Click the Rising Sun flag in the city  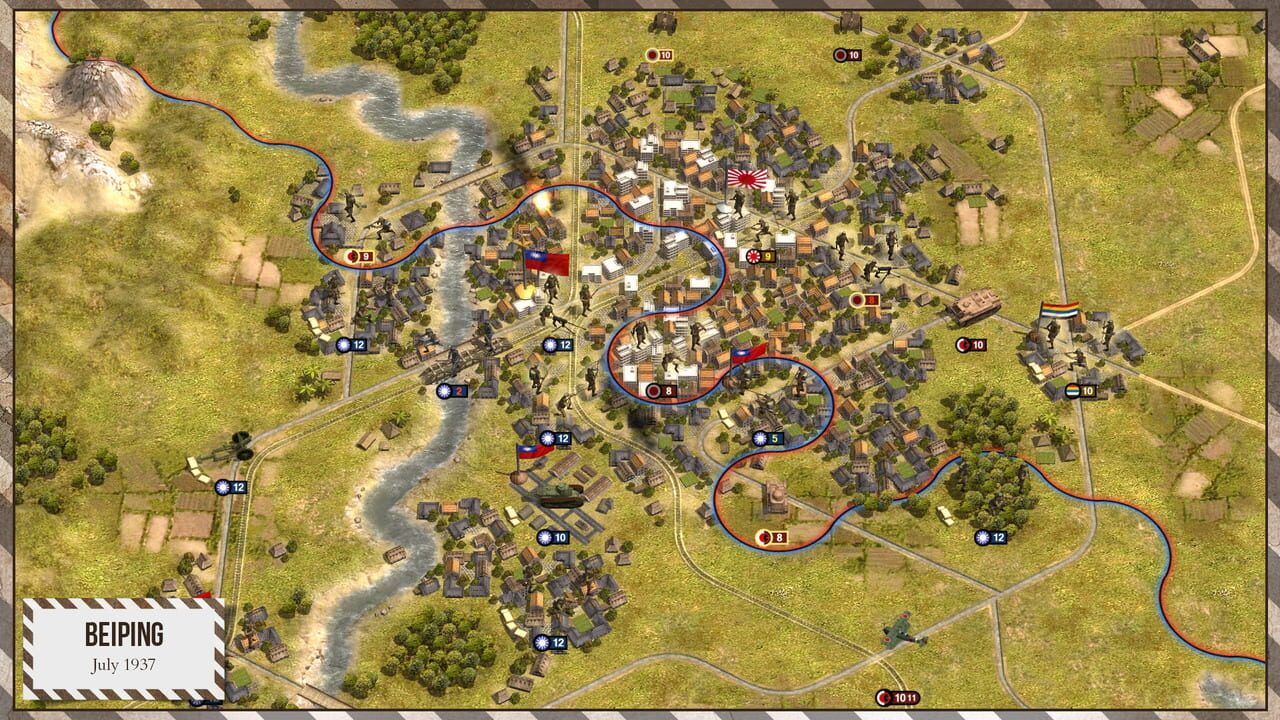click(x=748, y=180)
